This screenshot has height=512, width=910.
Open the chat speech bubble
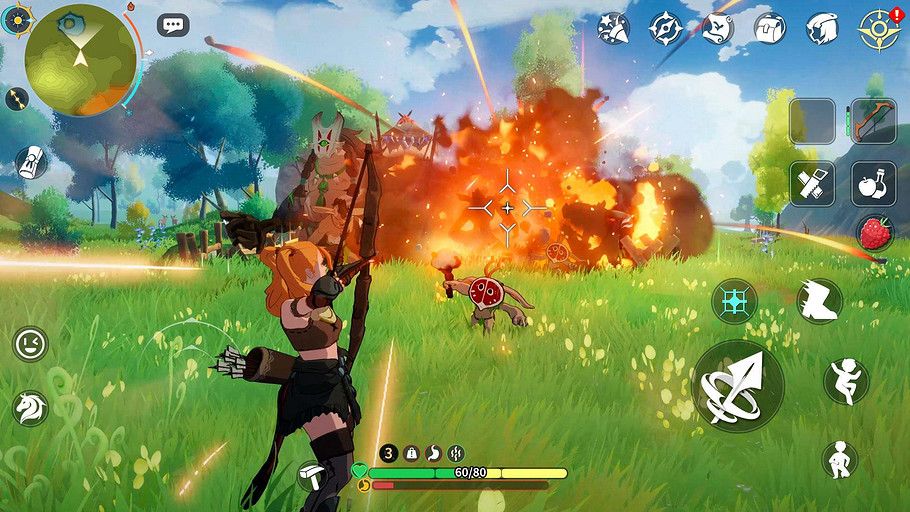172,26
